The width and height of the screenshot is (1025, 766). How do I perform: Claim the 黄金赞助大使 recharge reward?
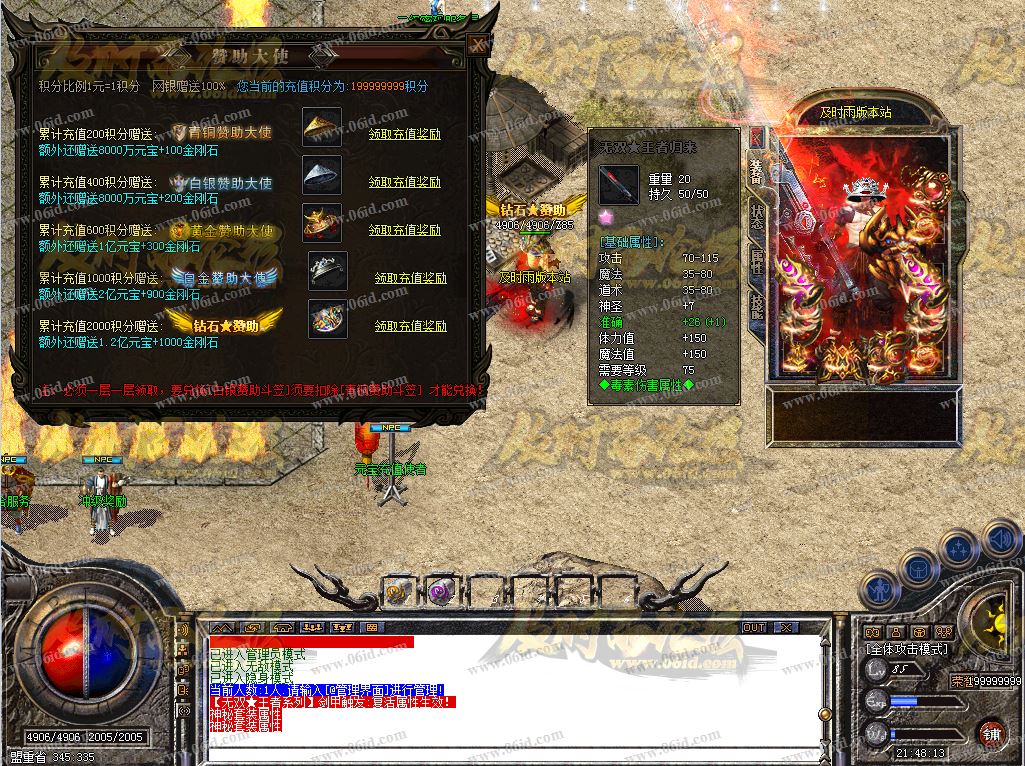[x=404, y=231]
